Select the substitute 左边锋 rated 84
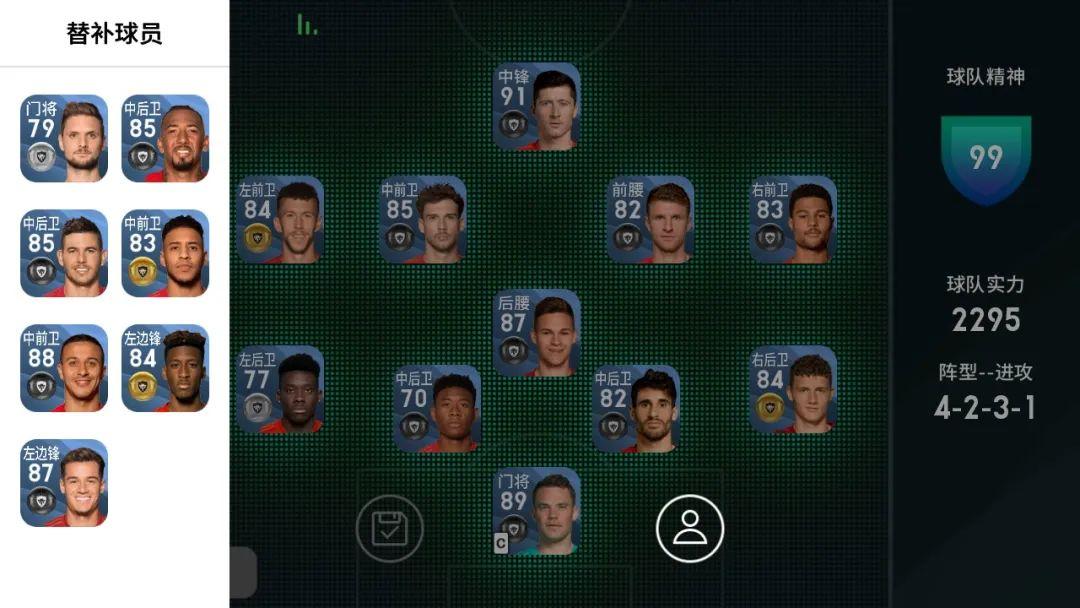1080x608 pixels. pos(165,368)
